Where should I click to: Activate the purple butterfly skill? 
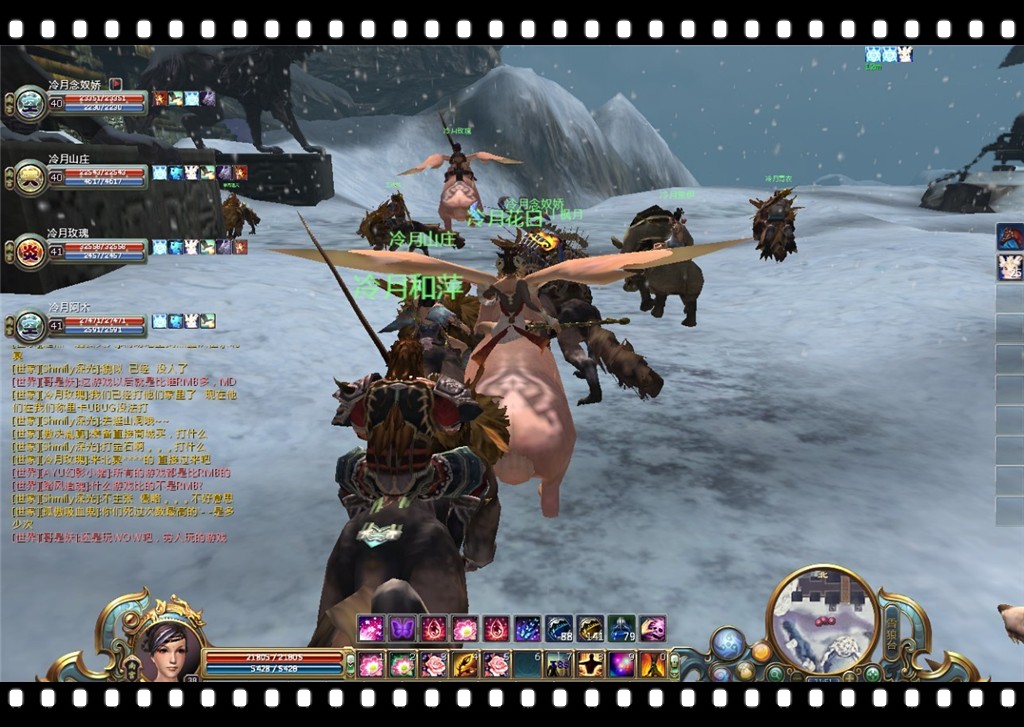click(402, 628)
